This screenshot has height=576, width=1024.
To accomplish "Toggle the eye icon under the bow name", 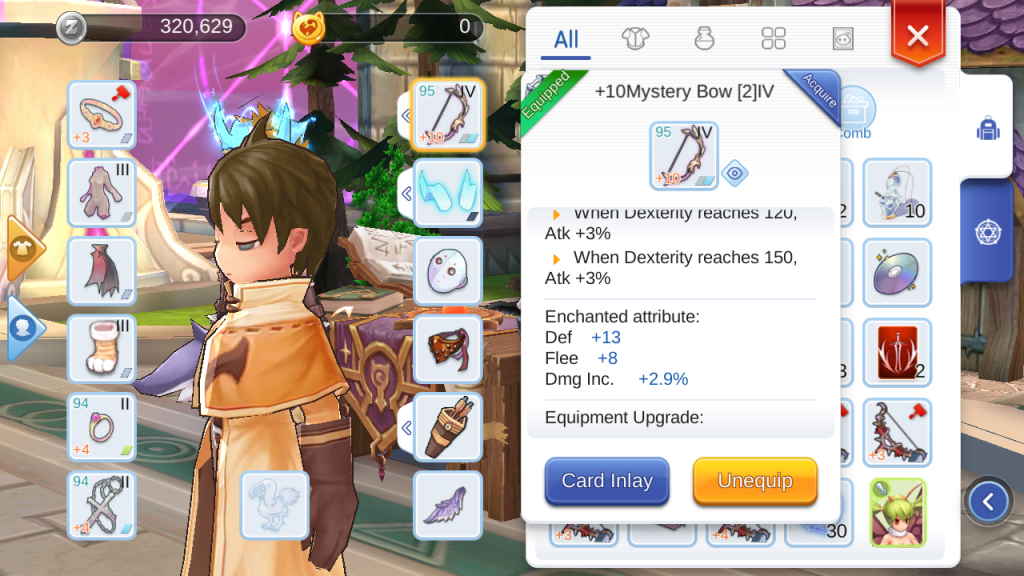I will pos(735,172).
